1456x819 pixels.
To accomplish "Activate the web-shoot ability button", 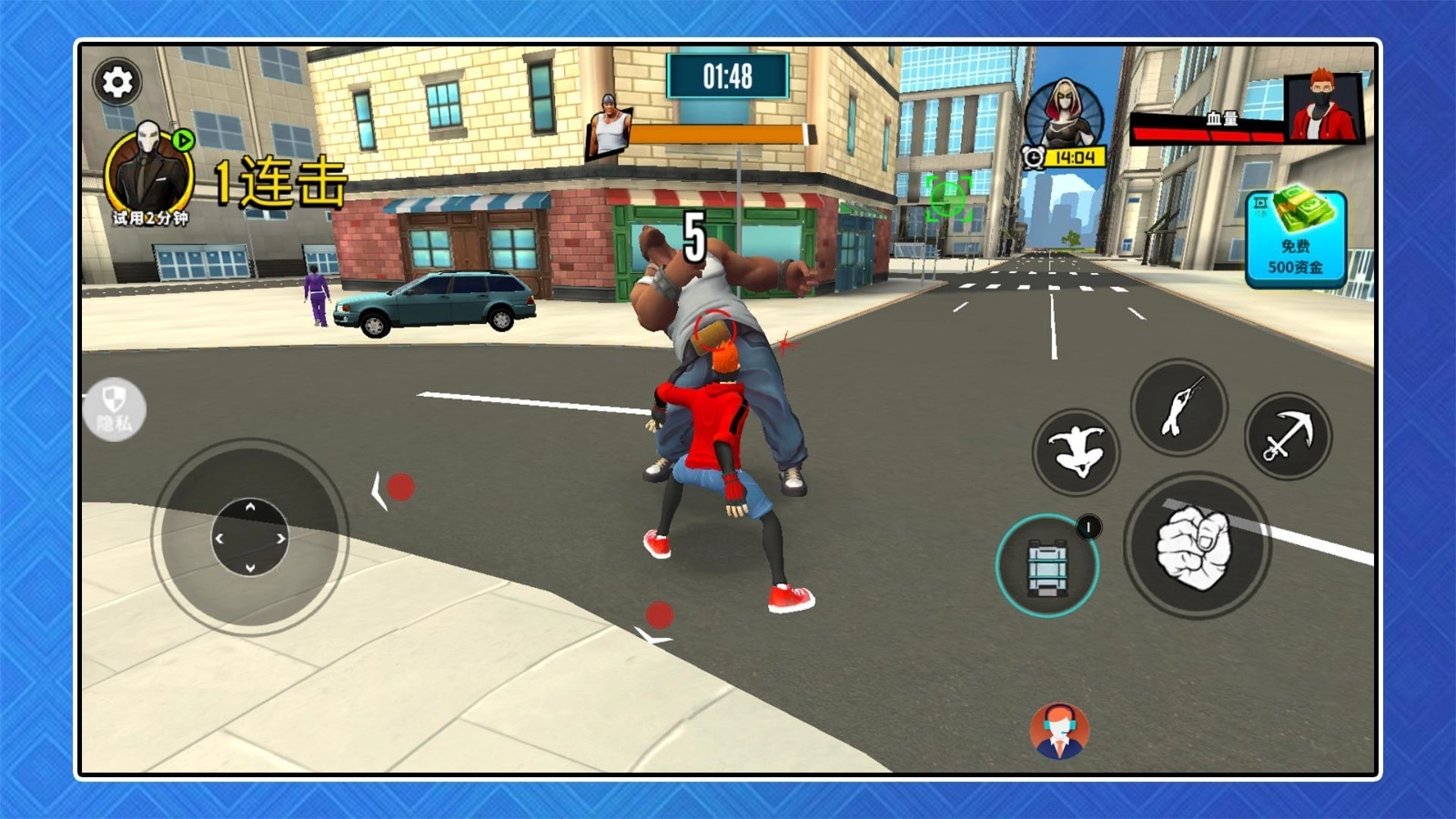I will (x=1178, y=407).
